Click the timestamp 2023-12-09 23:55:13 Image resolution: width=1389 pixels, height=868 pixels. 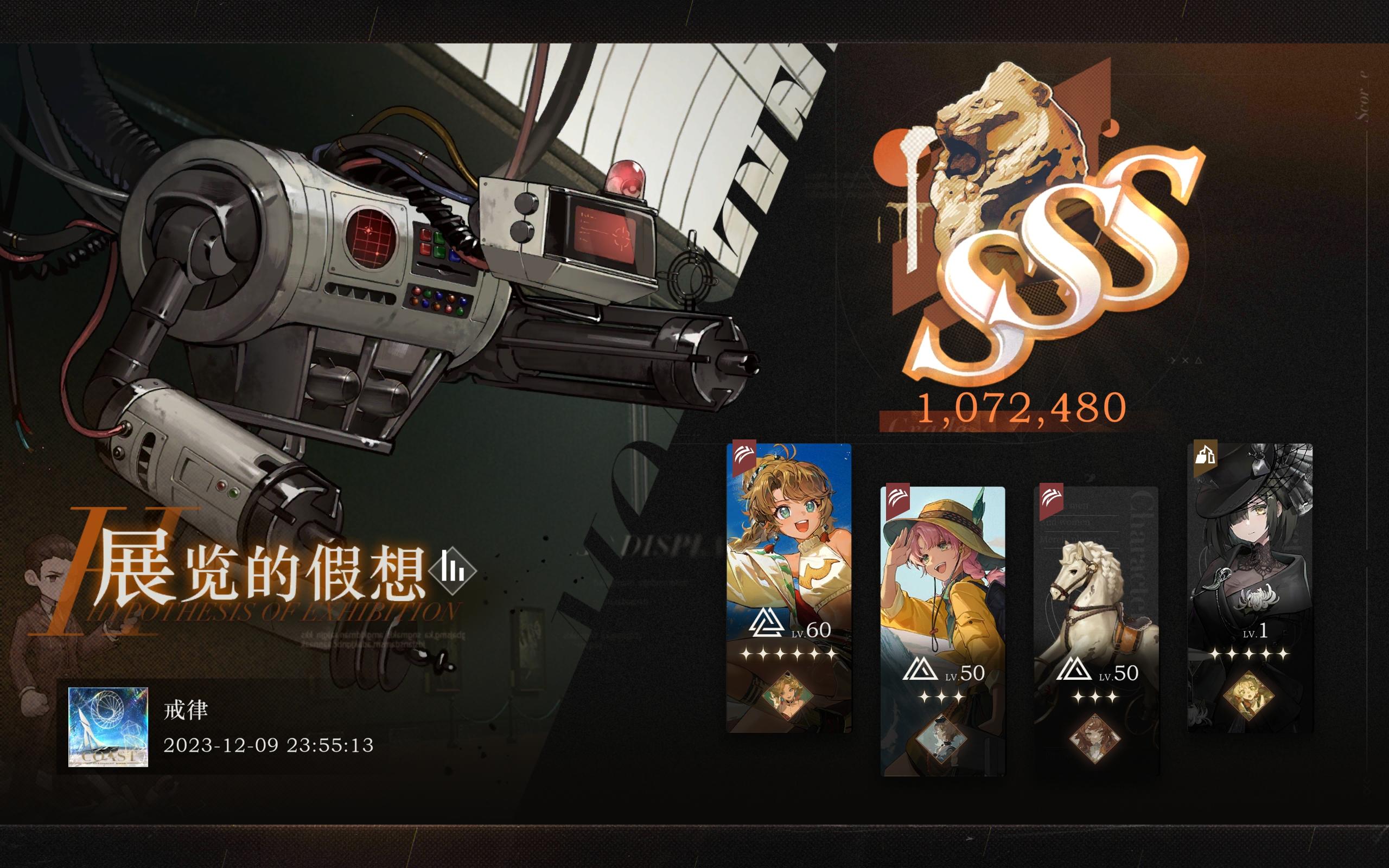point(270,748)
